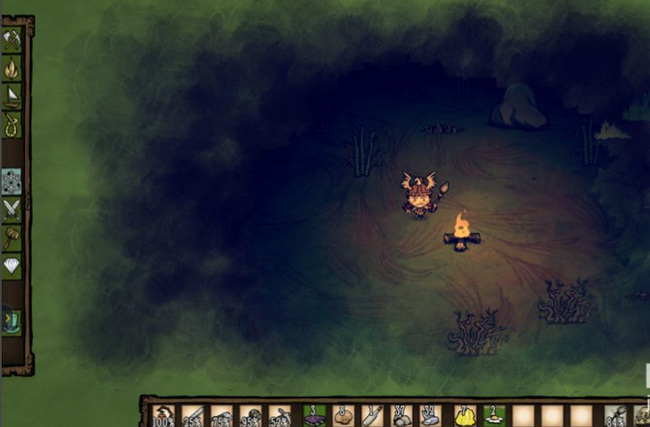Choose the flint stack of 32
The image size is (650, 427).
(x=431, y=415)
